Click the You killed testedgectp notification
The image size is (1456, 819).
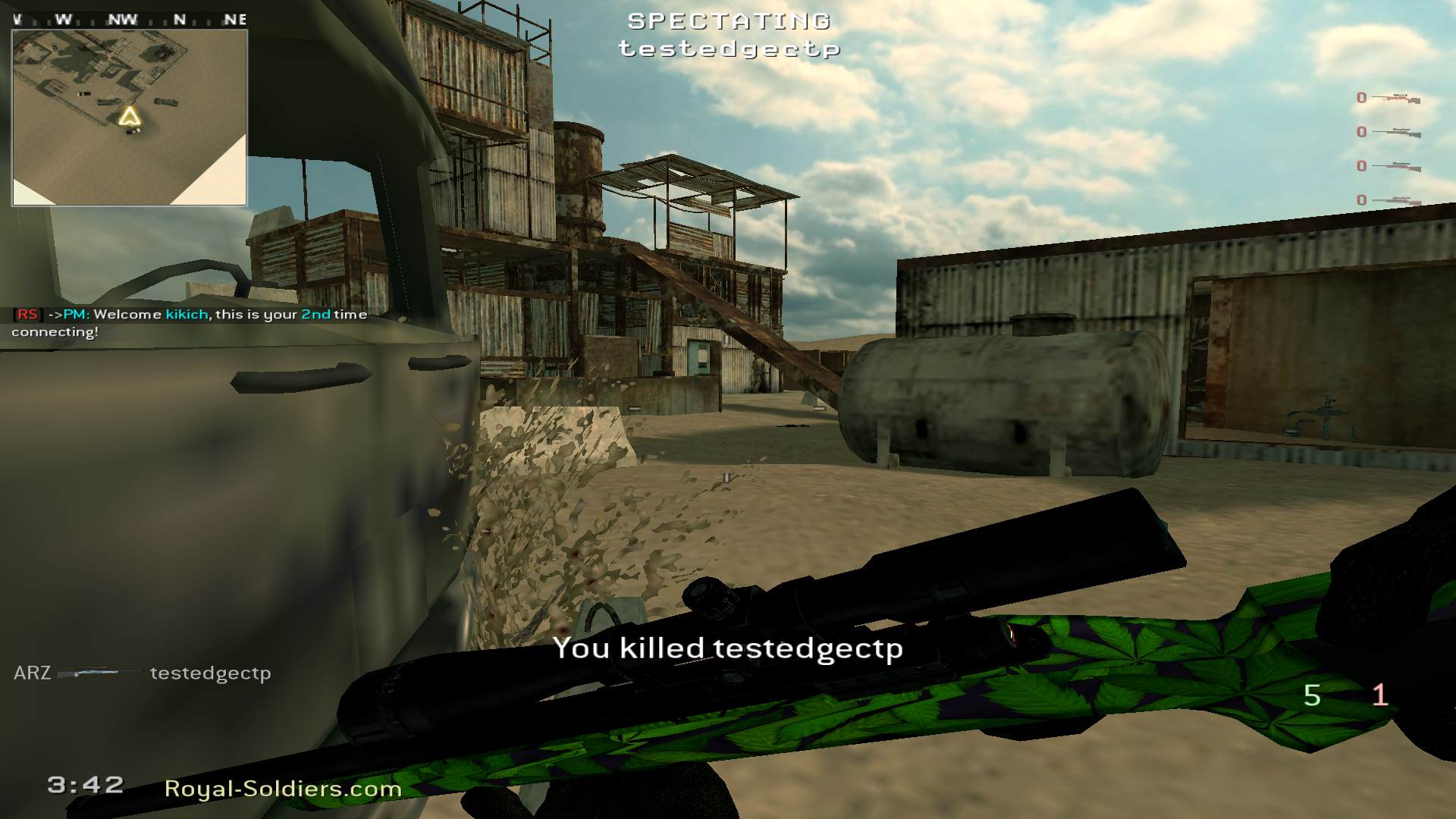[x=726, y=648]
